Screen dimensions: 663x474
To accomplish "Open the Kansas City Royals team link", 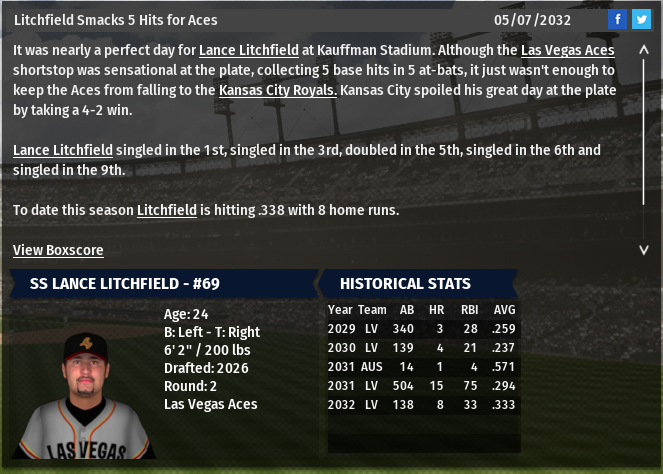I will [x=278, y=90].
